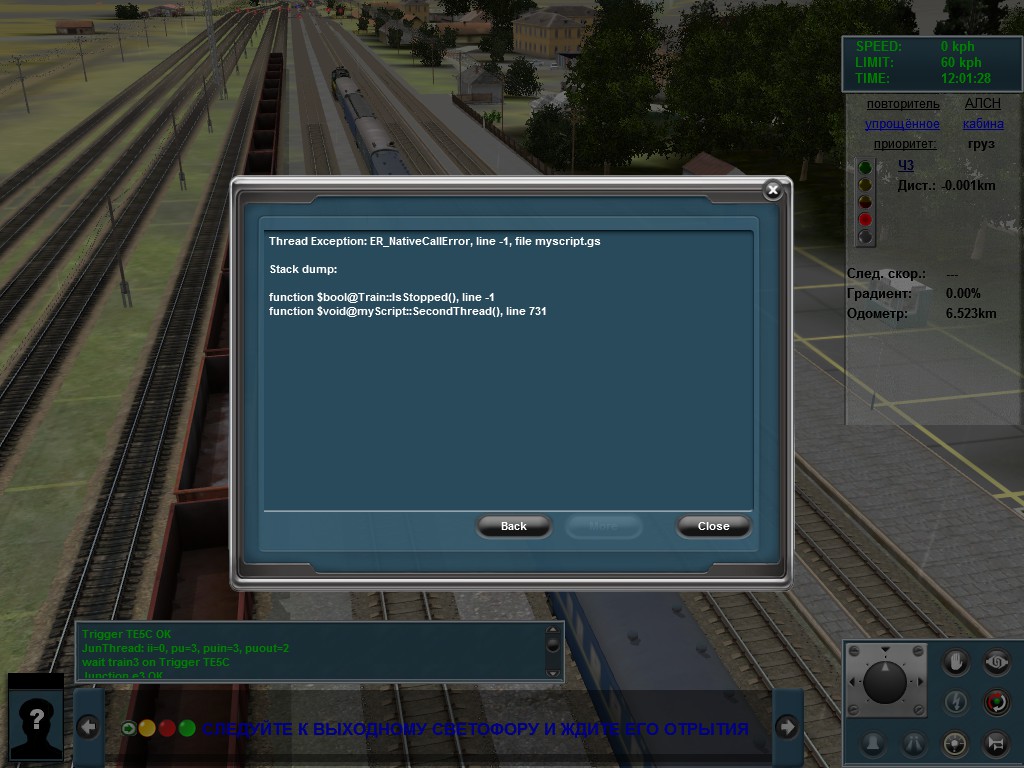The image size is (1024, 768).
Task: Click the Close button in the error dialog
Action: click(x=713, y=526)
